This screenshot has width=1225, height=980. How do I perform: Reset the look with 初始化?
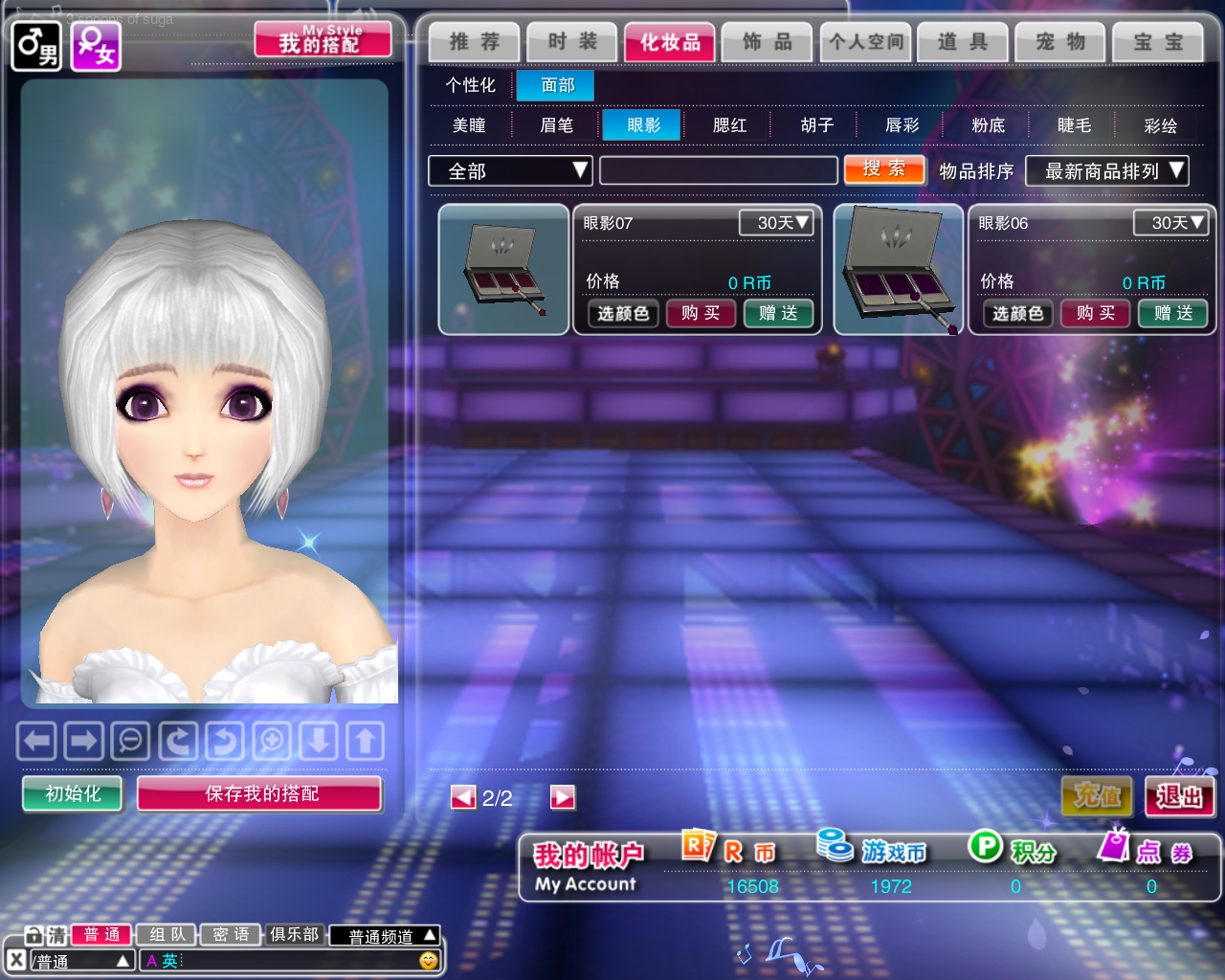[73, 793]
